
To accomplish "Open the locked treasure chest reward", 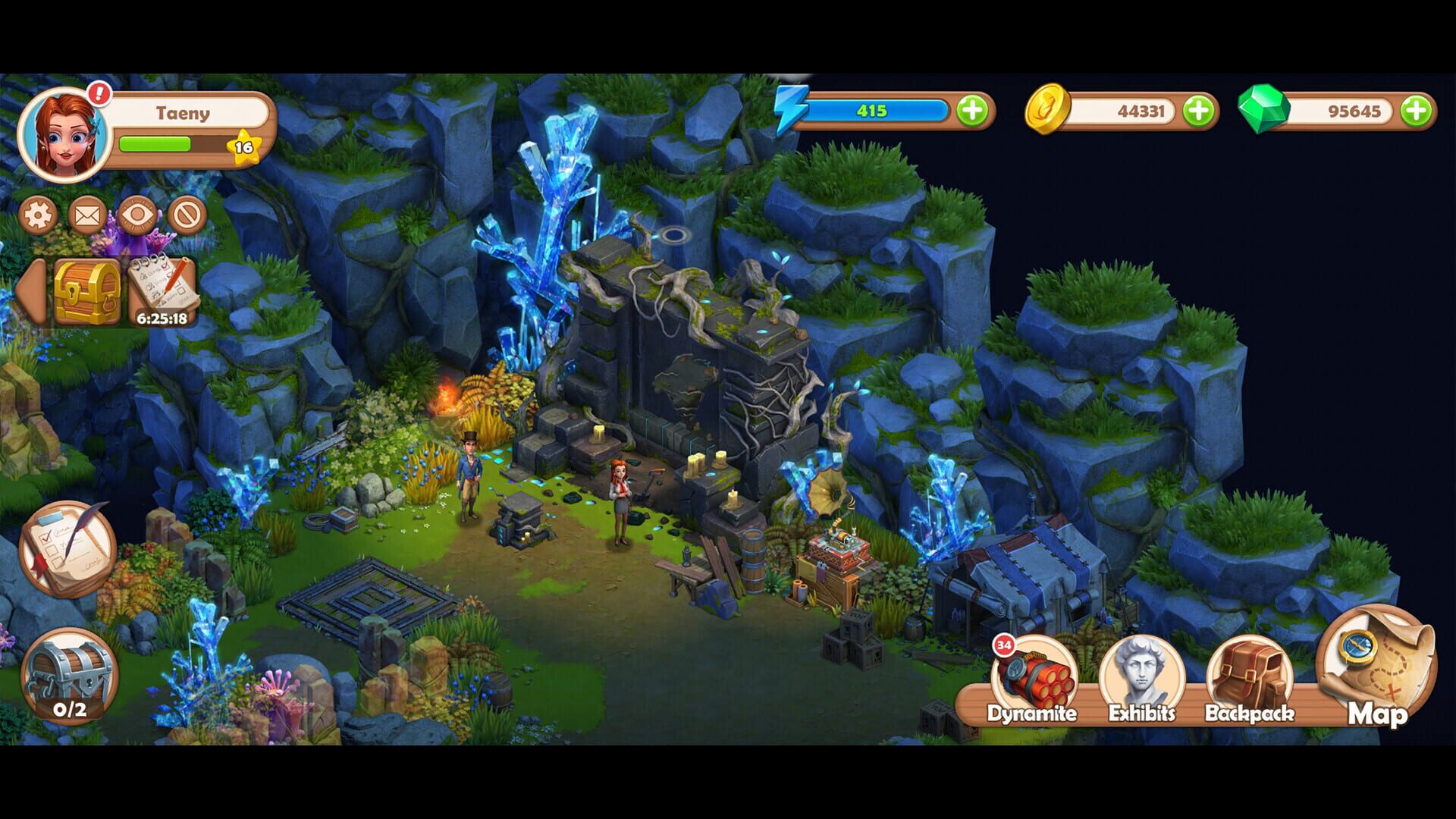I will (86, 292).
